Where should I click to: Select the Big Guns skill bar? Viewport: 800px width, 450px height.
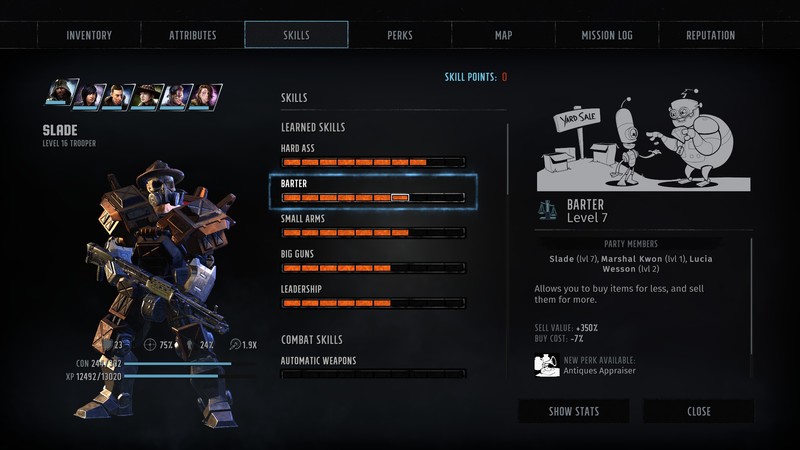click(x=373, y=268)
